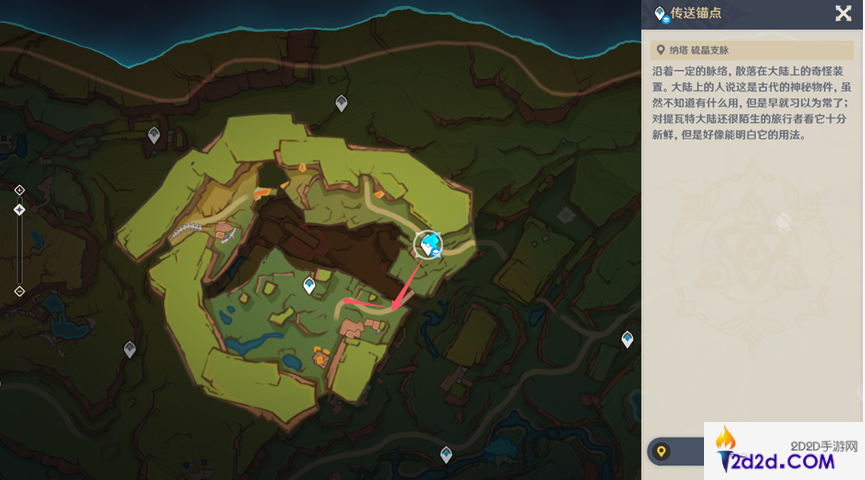Click the map zoom slider handle

pyautogui.click(x=19, y=210)
